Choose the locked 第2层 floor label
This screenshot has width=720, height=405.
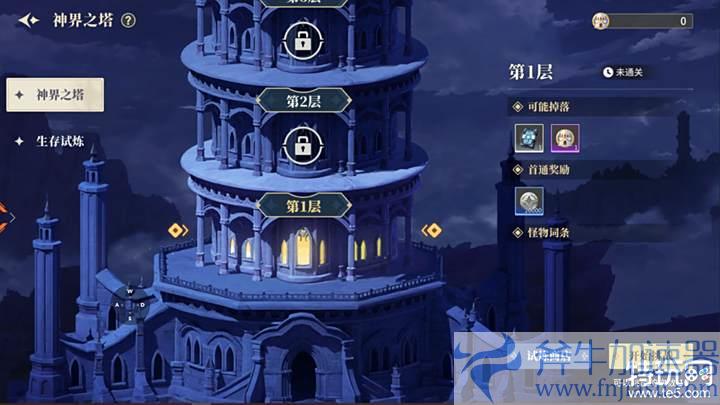[303, 100]
